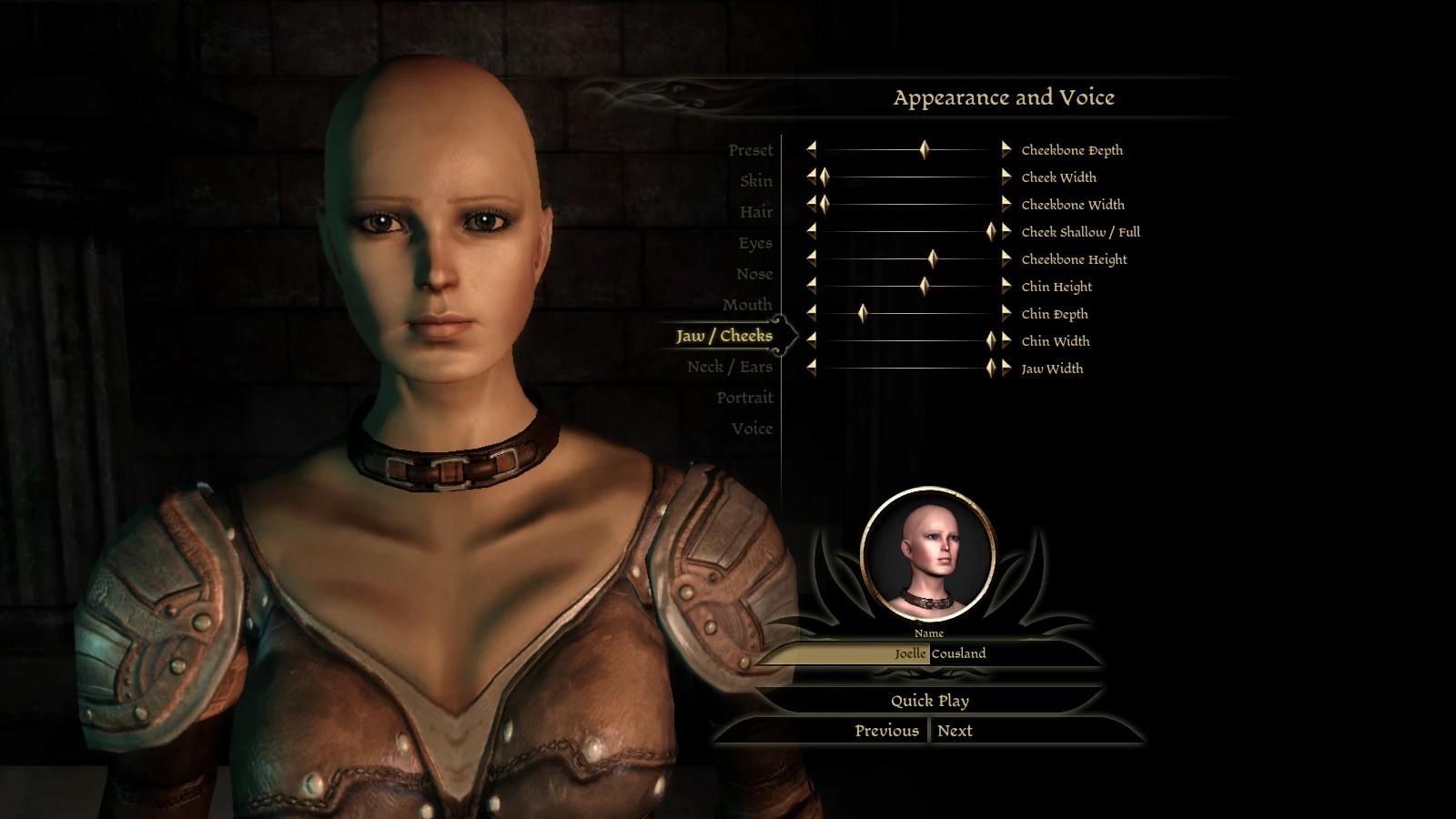Switch to the Voice category

point(751,429)
